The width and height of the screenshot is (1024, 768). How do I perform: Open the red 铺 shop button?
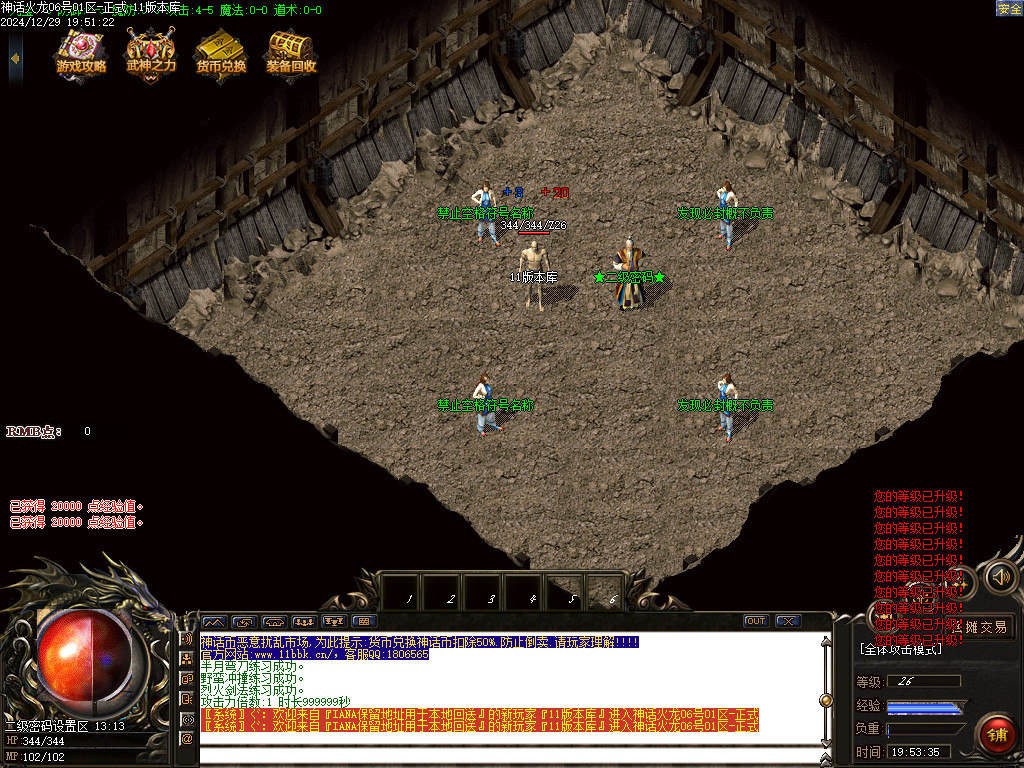[996, 735]
